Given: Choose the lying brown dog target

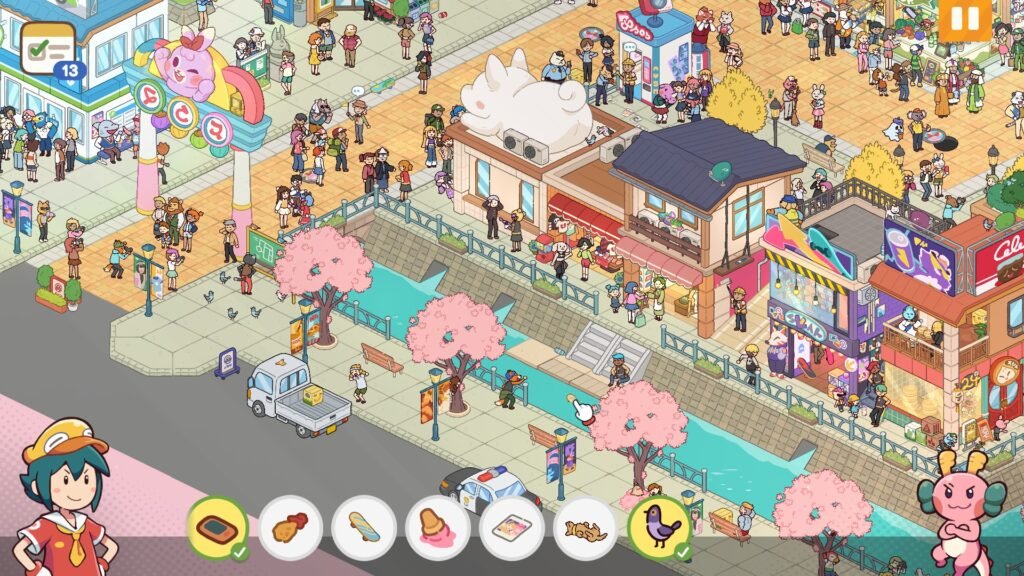Looking at the screenshot, I should point(585,526).
